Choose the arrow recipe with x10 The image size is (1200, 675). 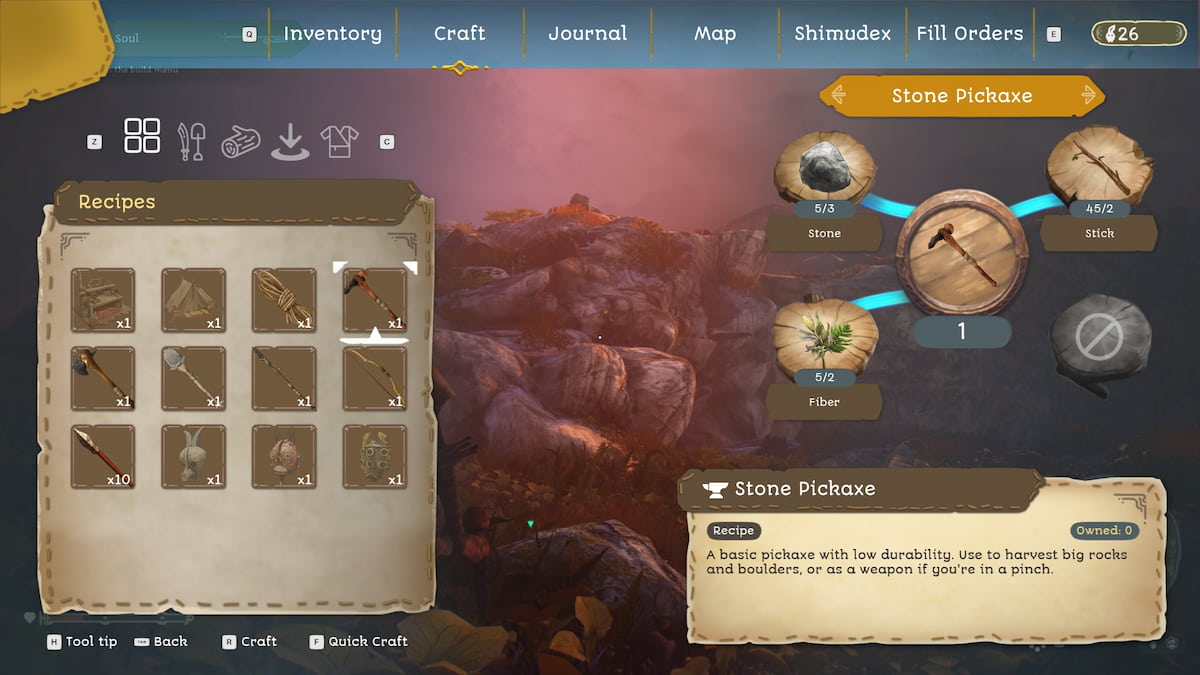click(103, 456)
